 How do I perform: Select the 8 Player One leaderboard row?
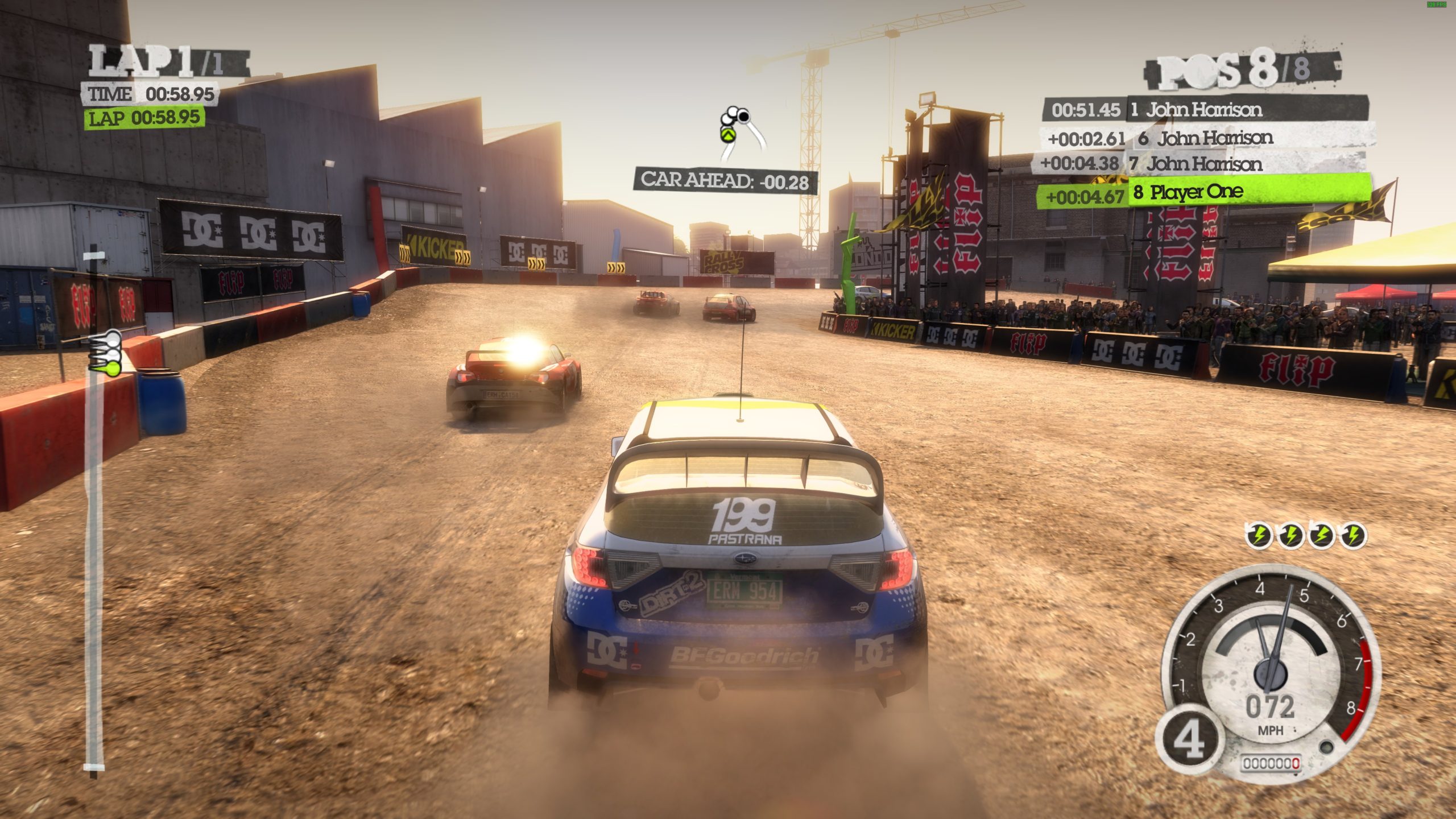coord(1203,193)
